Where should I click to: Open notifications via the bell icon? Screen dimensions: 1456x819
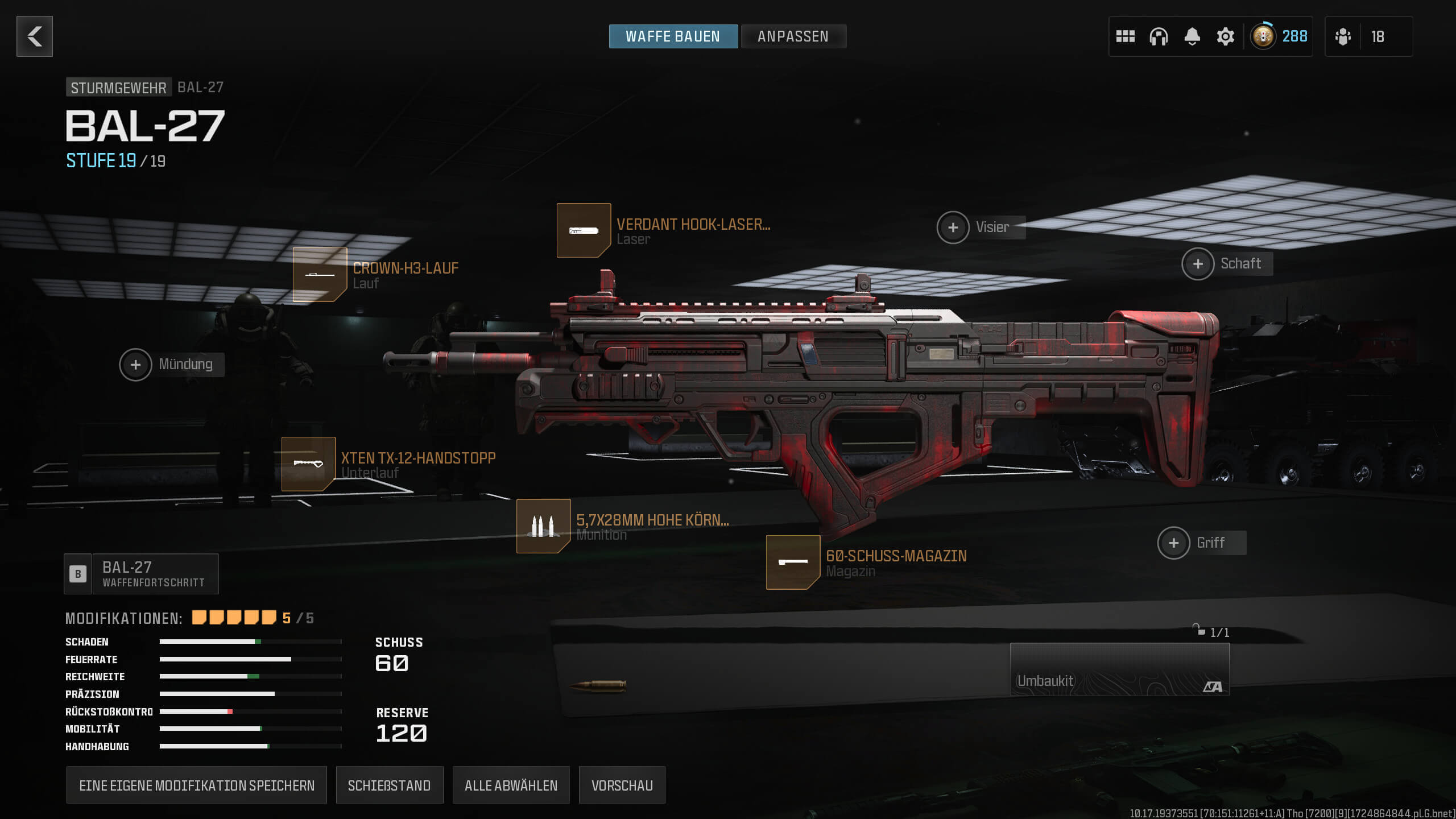click(1192, 36)
